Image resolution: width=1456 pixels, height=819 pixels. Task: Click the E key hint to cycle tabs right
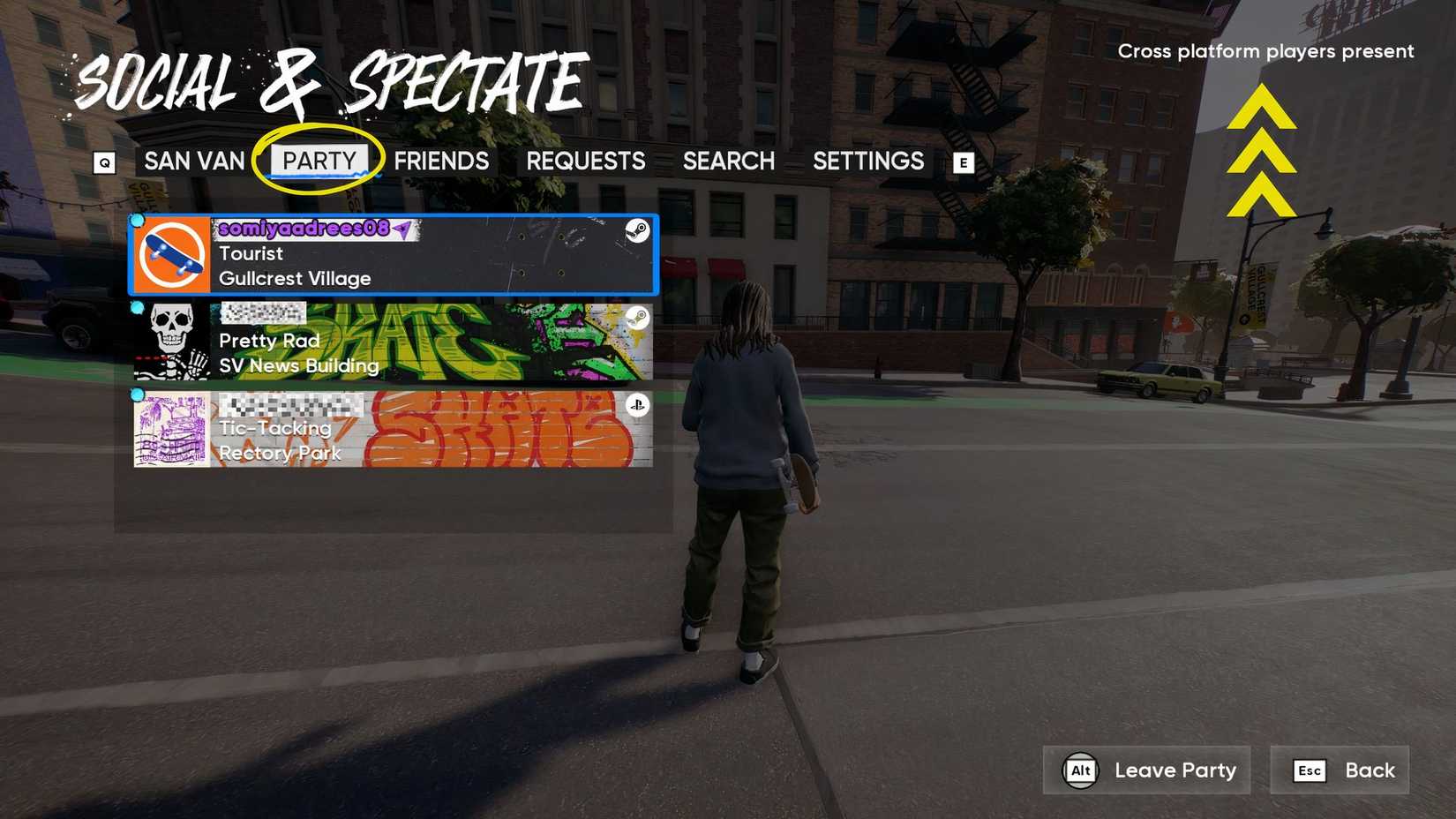(x=964, y=162)
